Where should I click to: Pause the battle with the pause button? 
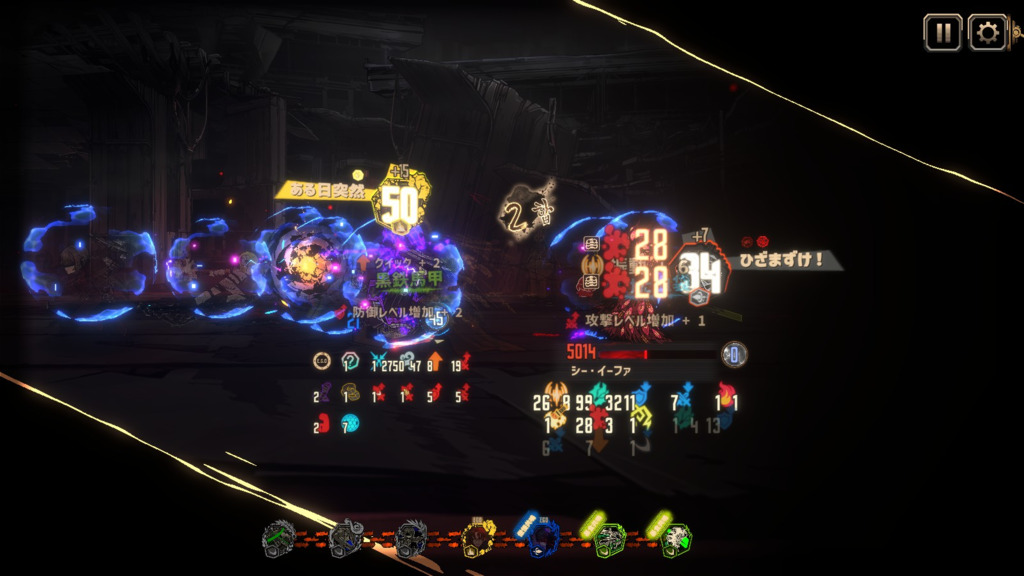[942, 32]
